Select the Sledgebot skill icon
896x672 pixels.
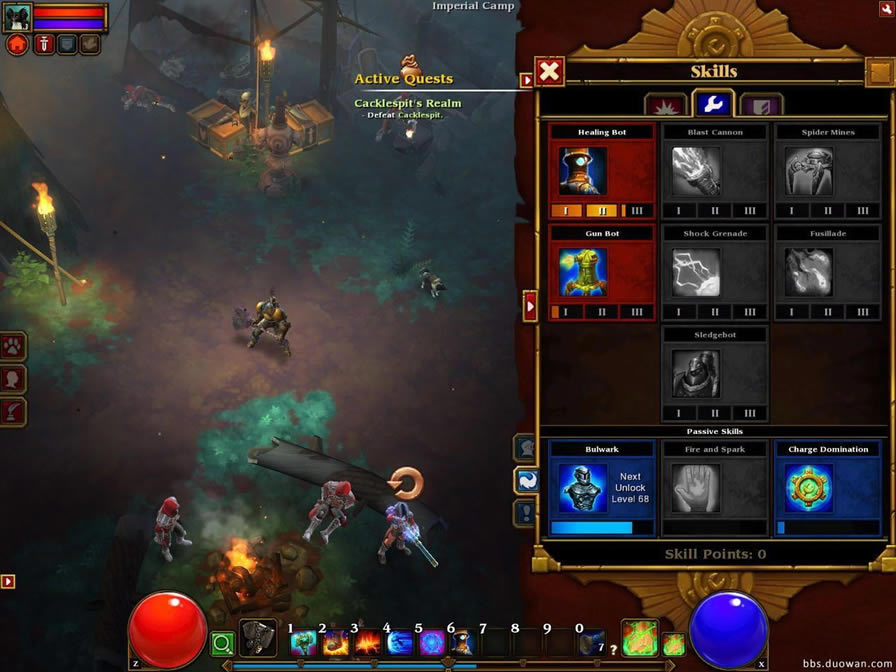point(695,373)
